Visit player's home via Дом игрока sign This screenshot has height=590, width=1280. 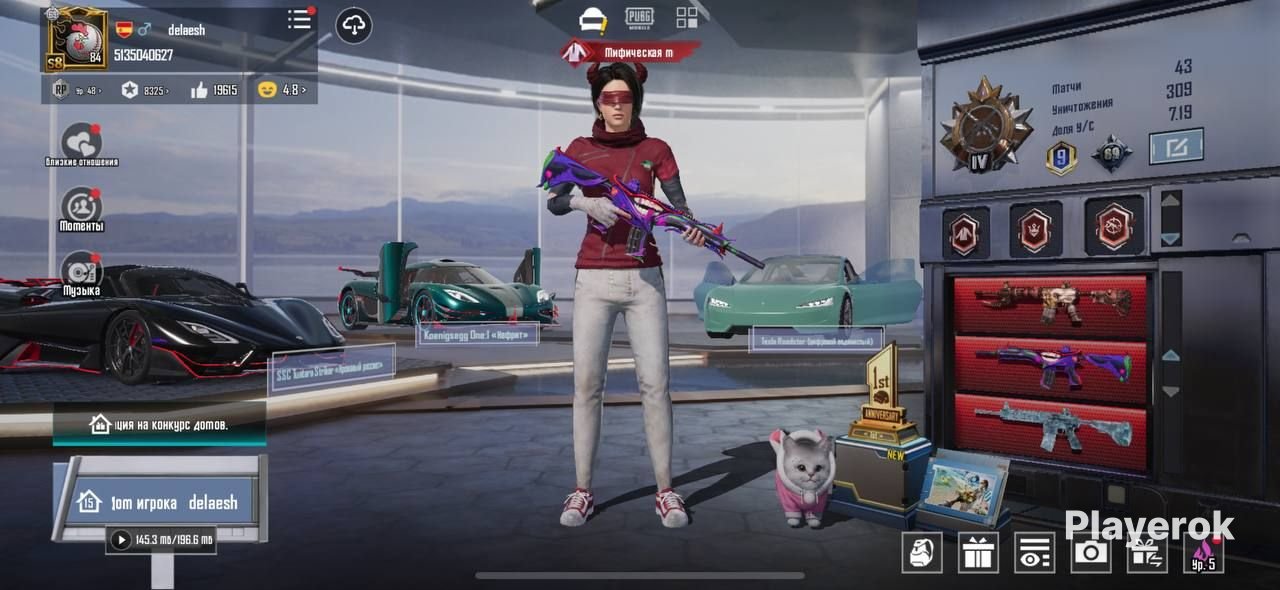[160, 502]
